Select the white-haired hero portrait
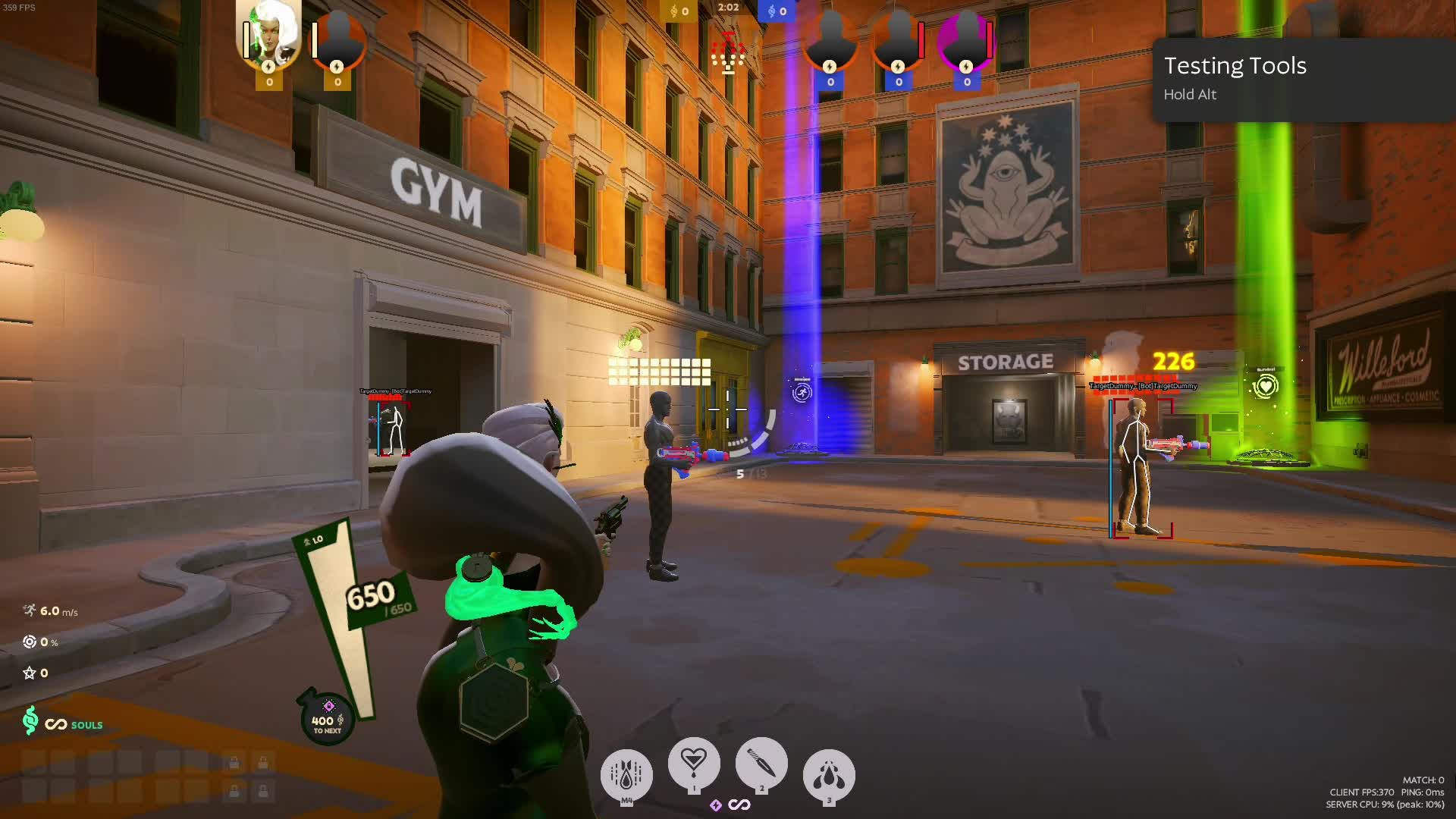The image size is (1456, 819). pos(269,34)
